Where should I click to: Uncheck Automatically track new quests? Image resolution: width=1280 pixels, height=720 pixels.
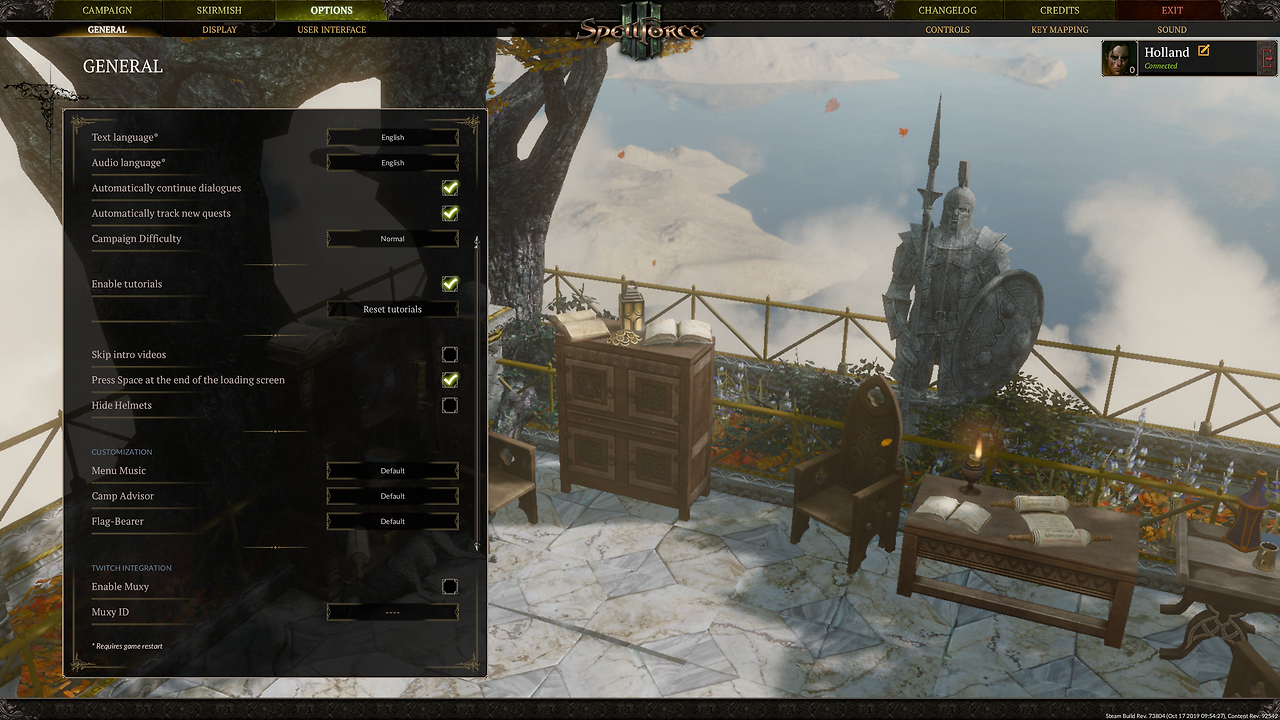point(450,213)
